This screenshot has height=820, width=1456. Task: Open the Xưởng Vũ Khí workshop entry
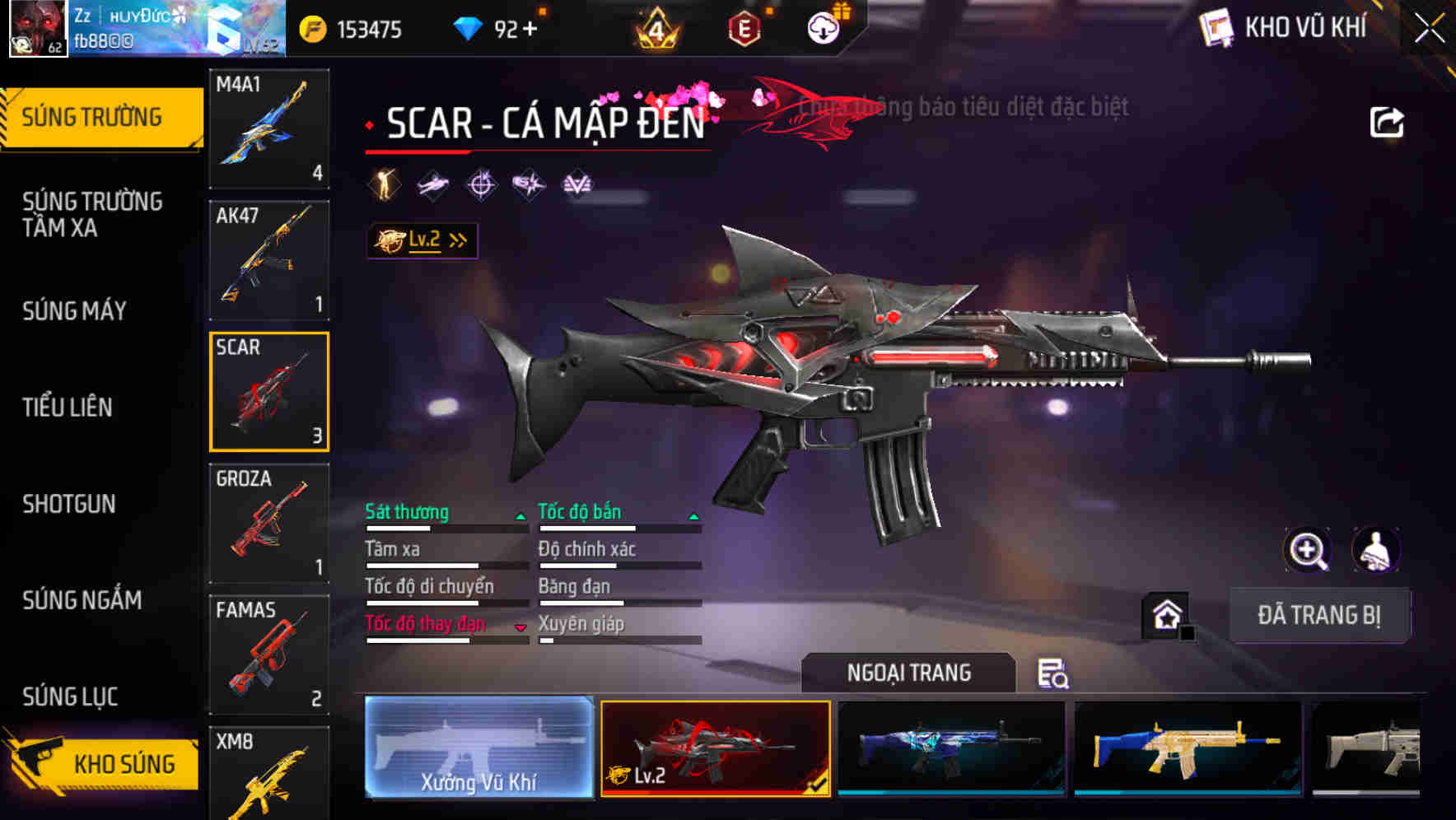pyautogui.click(x=480, y=751)
